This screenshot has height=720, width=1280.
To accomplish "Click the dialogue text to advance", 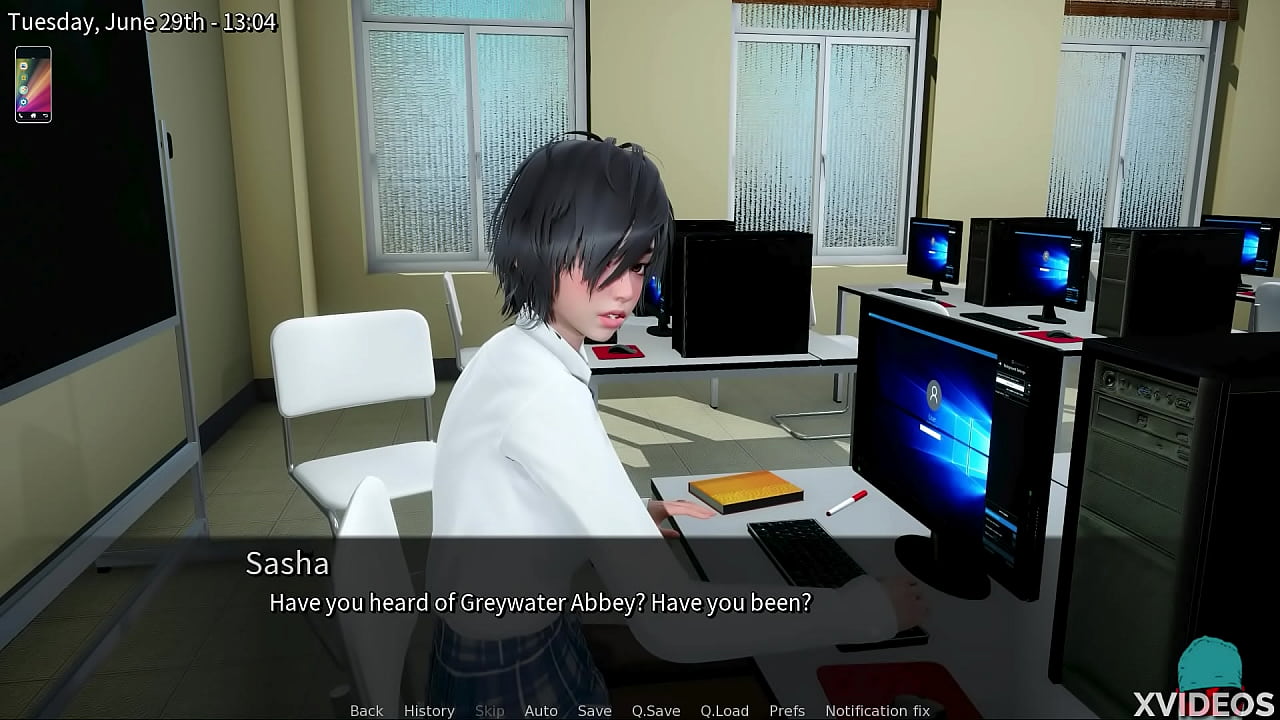I will coord(541,602).
